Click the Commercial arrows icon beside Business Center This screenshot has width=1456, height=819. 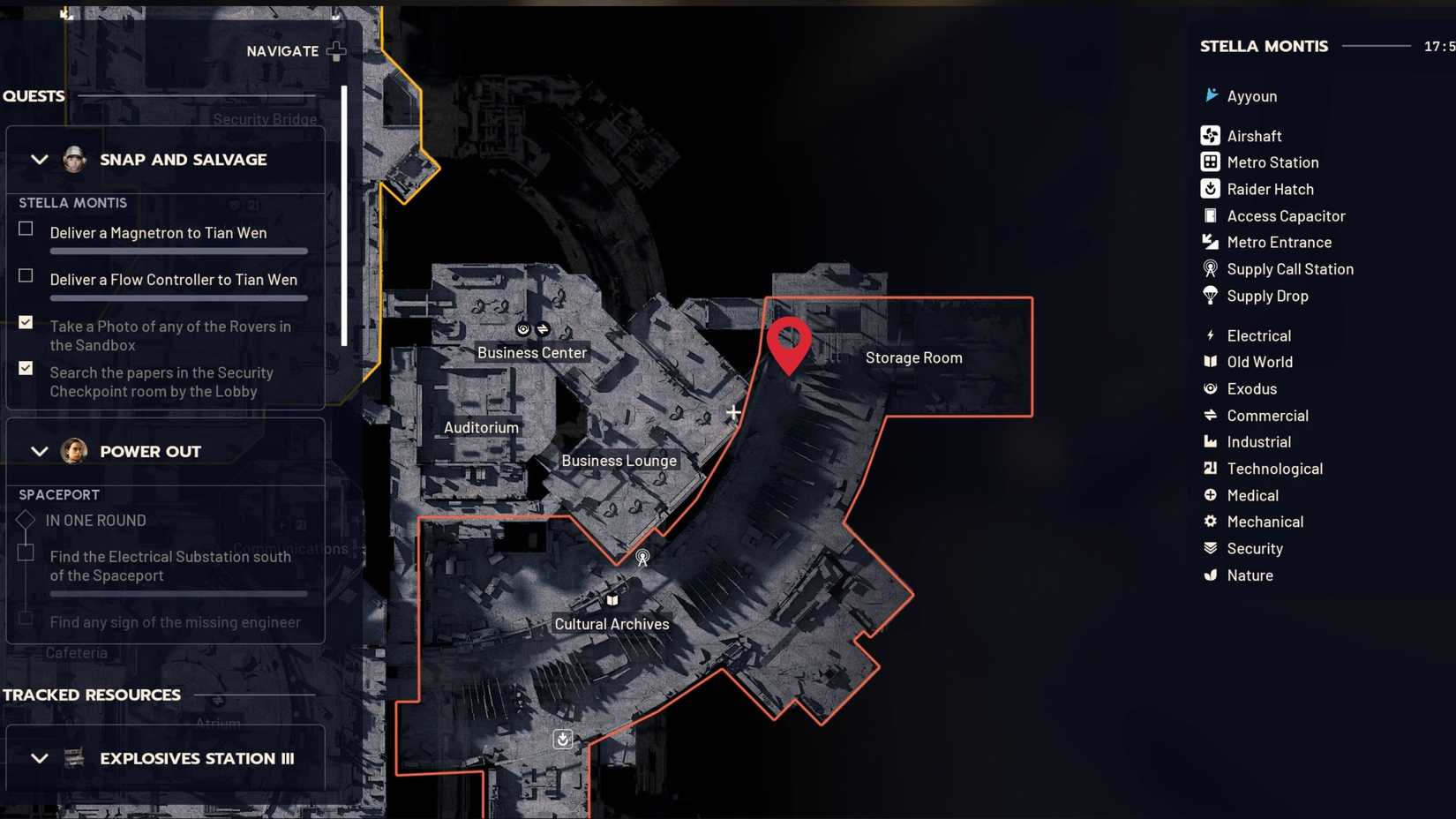[543, 327]
